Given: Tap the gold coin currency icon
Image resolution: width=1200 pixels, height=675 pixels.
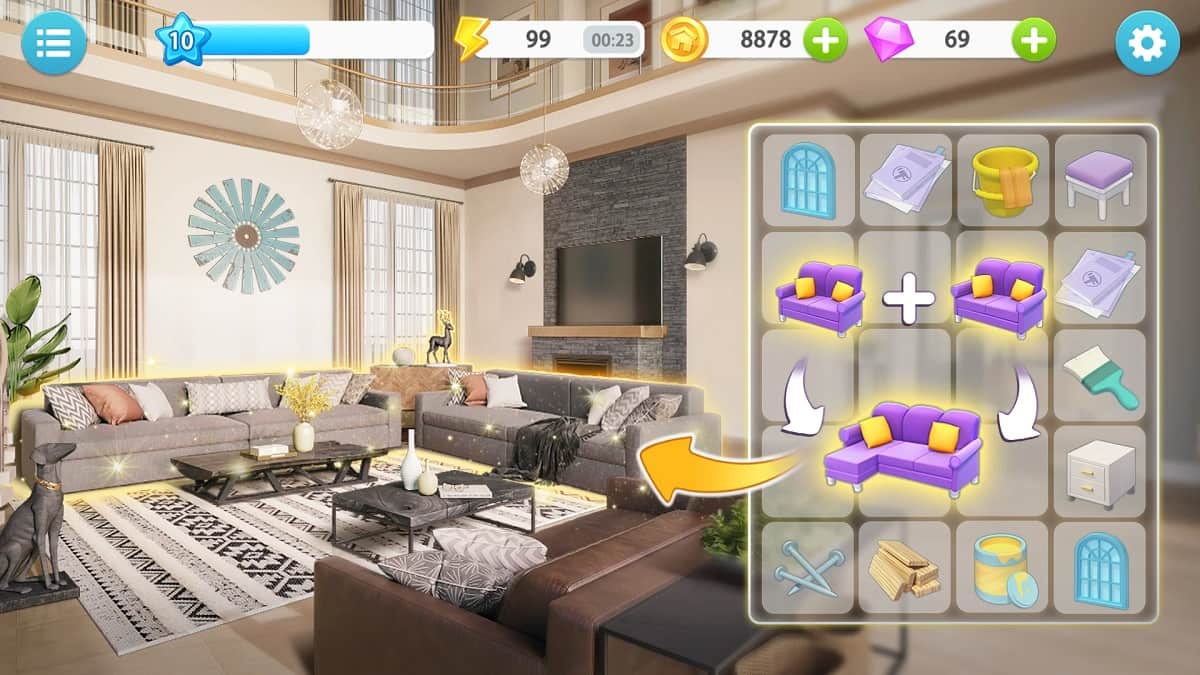Looking at the screenshot, I should [x=685, y=40].
